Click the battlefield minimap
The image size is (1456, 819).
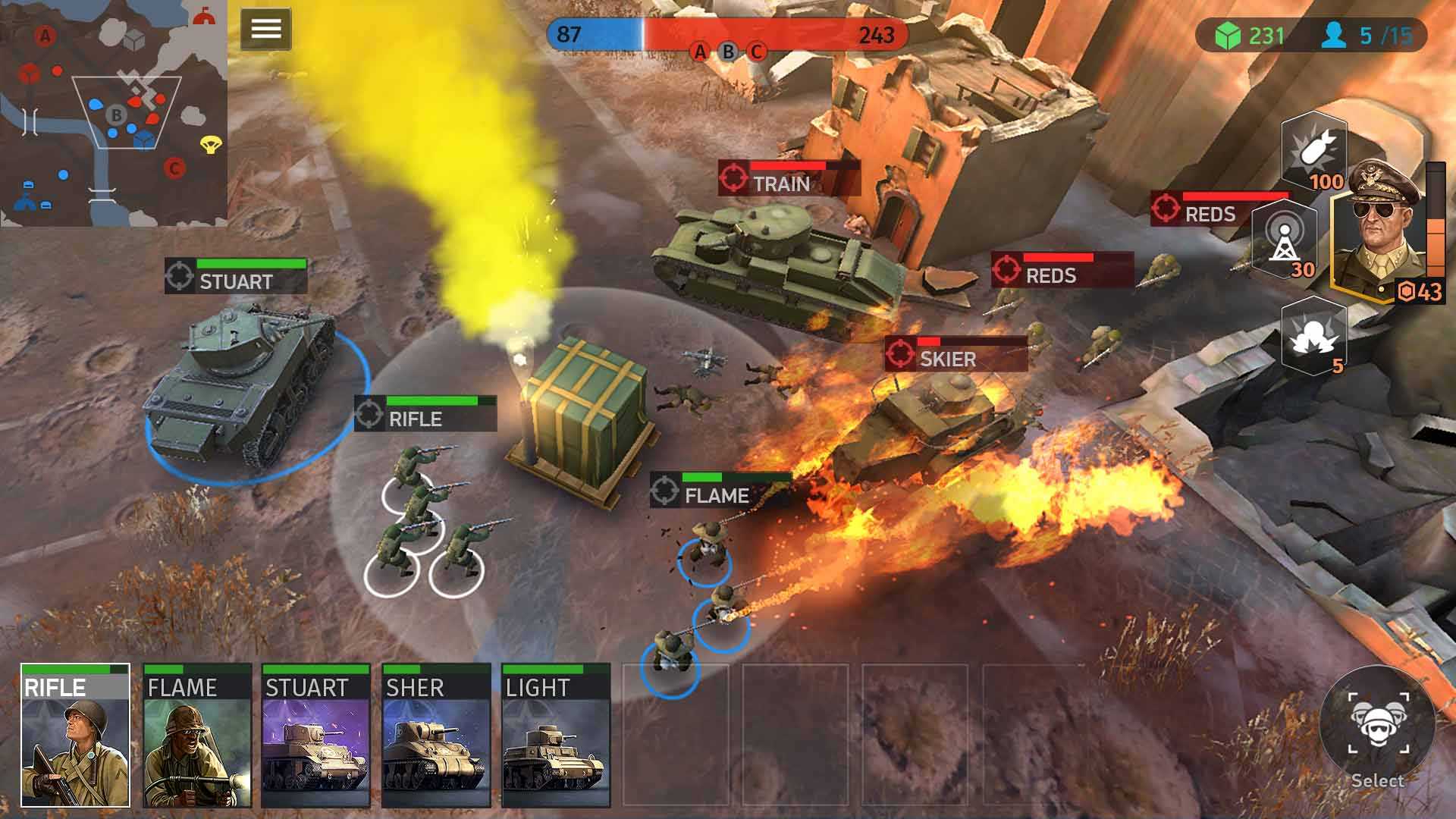point(114,114)
